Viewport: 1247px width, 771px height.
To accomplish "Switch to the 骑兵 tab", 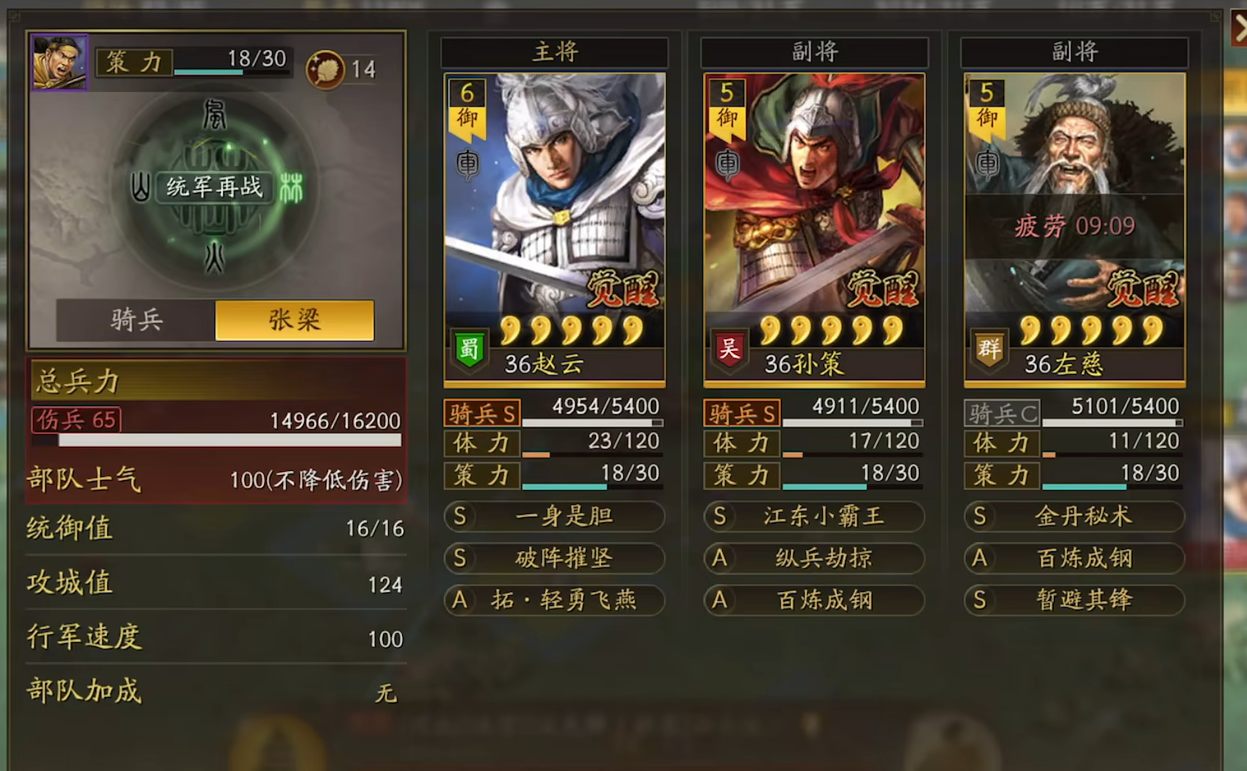I will [x=136, y=320].
